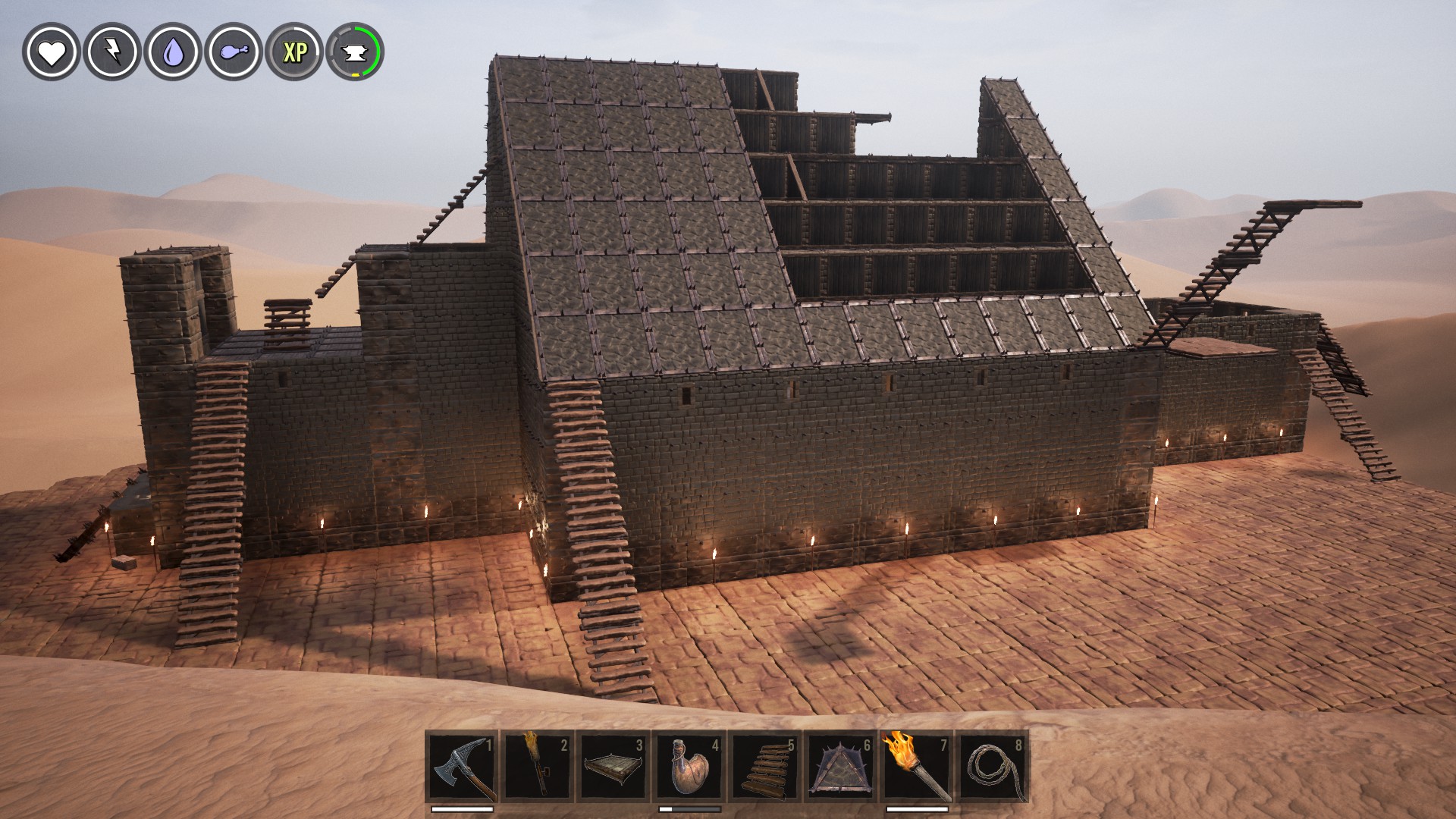This screenshot has width=1456, height=819.
Task: Open the XP progress icon
Action: (x=294, y=52)
